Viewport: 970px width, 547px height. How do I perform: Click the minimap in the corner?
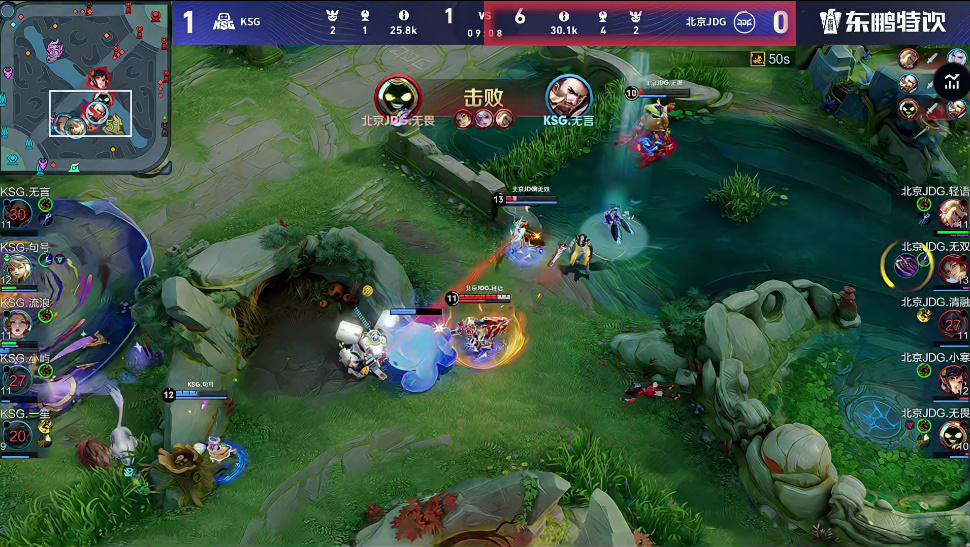tap(86, 88)
